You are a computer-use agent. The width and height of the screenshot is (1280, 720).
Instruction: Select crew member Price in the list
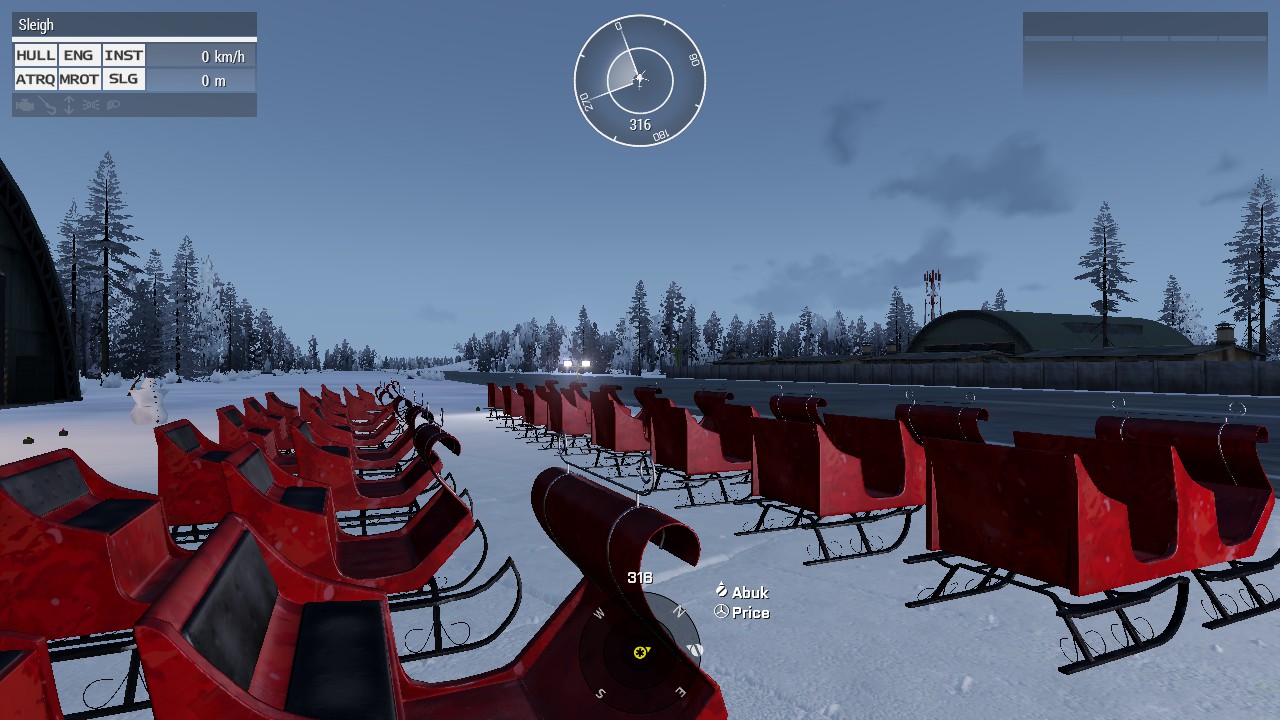(x=750, y=613)
